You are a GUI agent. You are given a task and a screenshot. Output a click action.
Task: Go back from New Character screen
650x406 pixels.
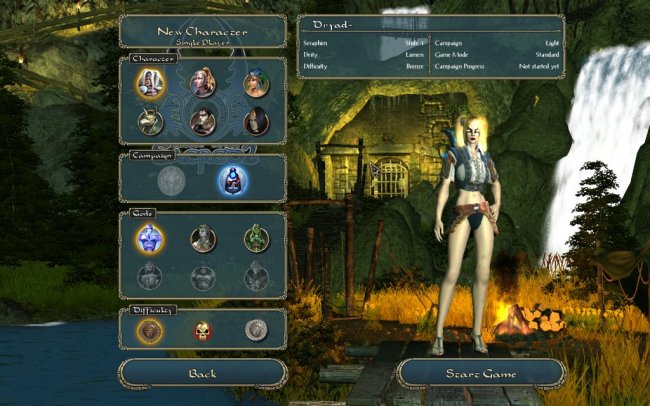203,373
